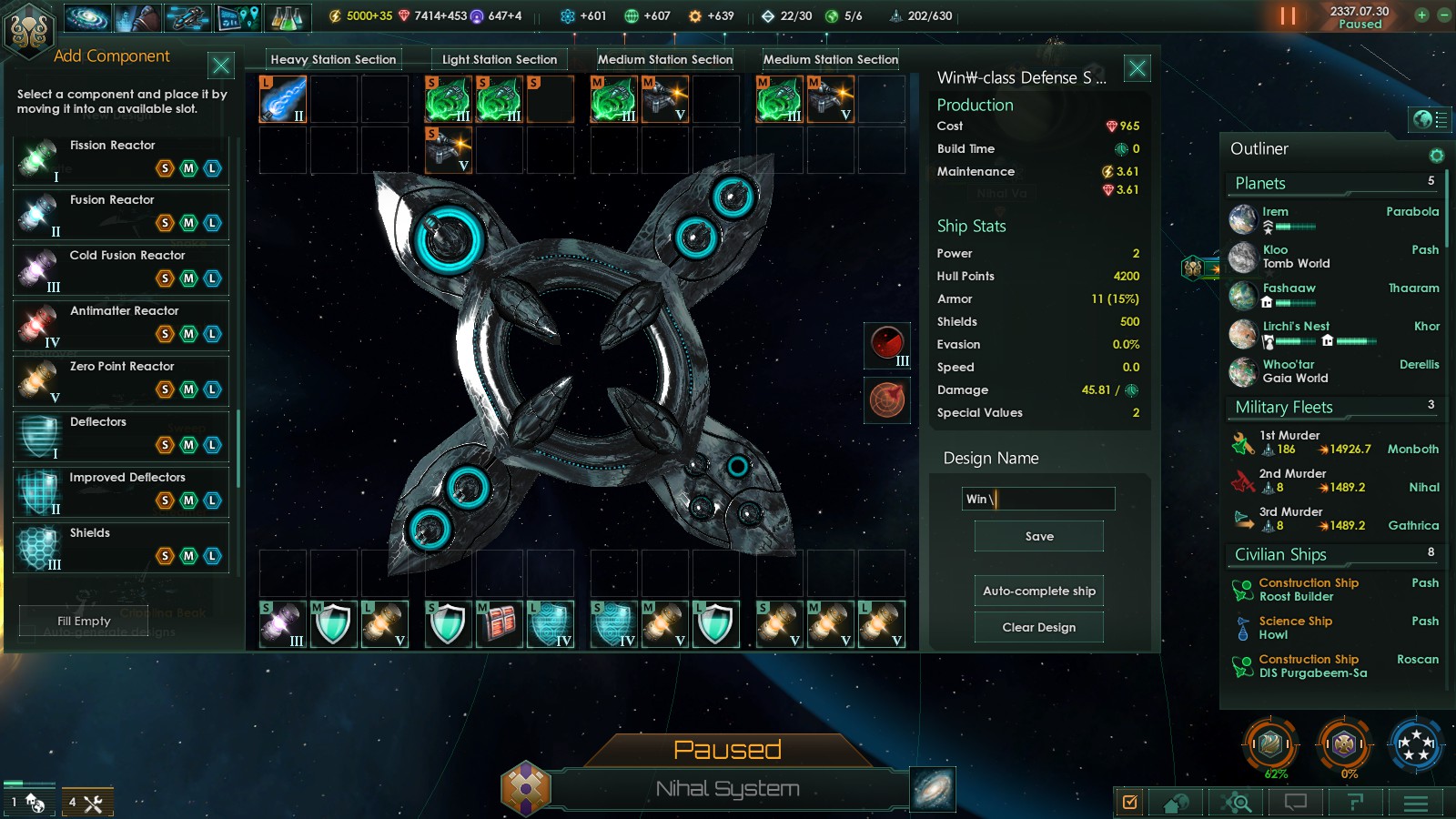Image resolution: width=1456 pixels, height=819 pixels.
Task: Open the Heavy Station Section dropdown
Action: coord(333,59)
